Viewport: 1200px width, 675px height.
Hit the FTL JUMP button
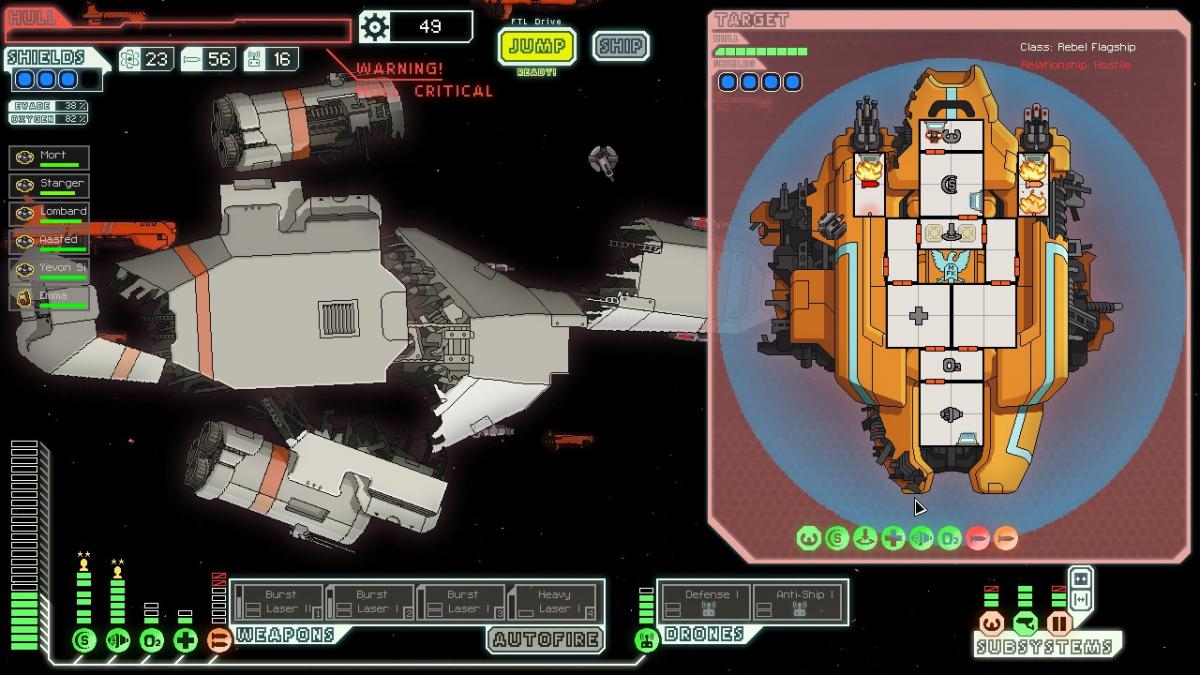[537, 46]
